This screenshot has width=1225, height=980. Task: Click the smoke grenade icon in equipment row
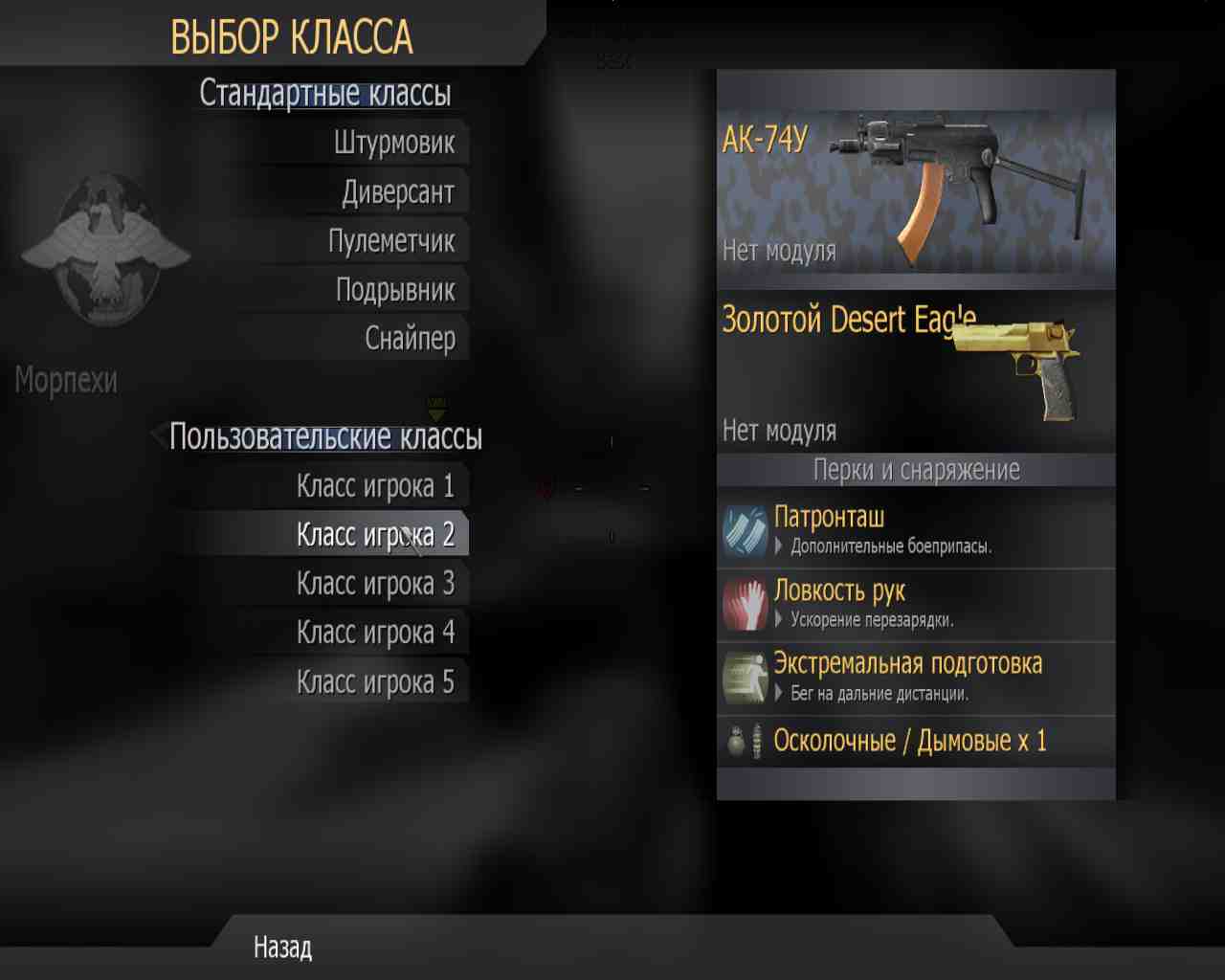(759, 740)
